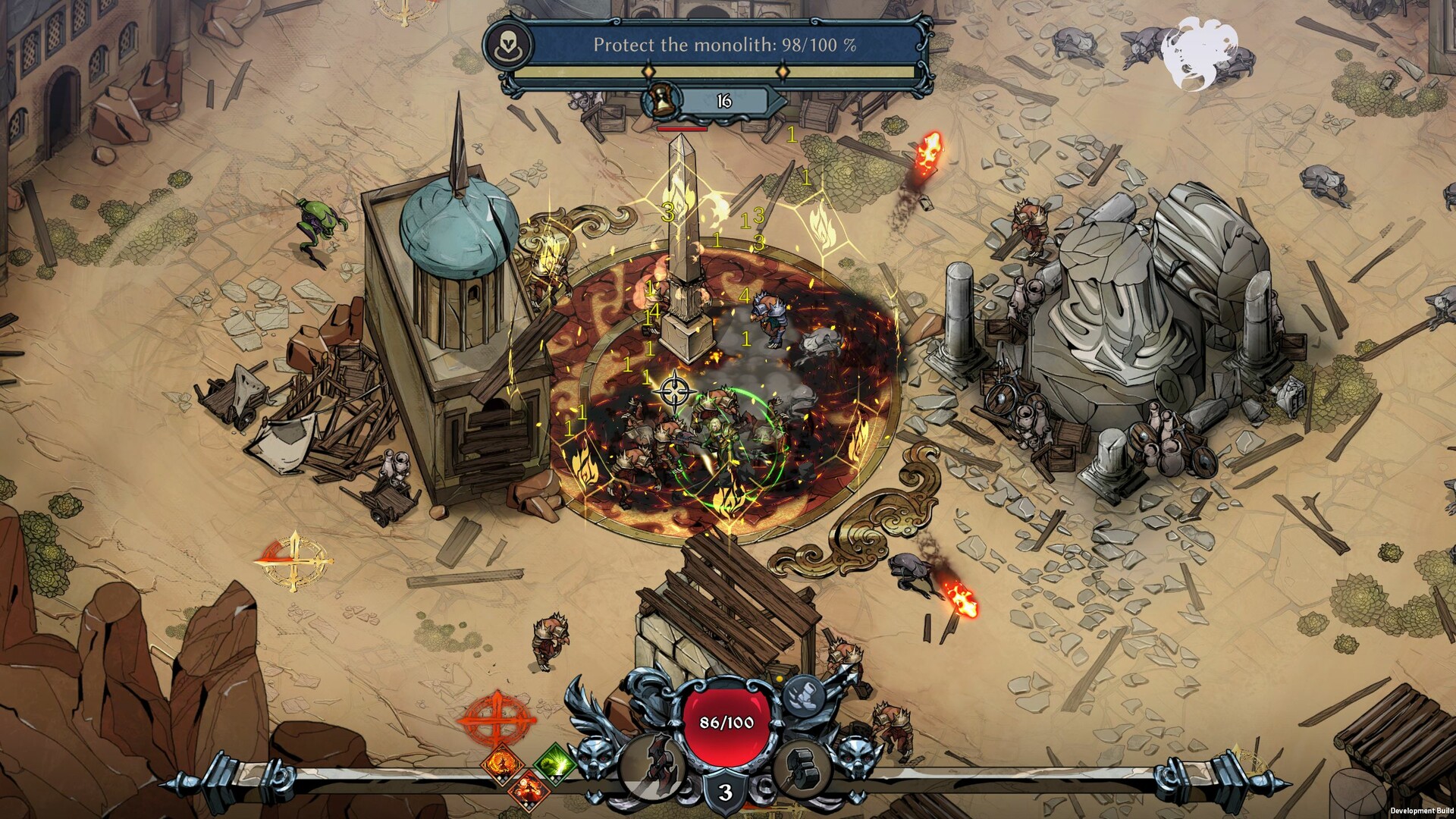
Task: Select the green slash ability diamond
Action: coord(554,764)
